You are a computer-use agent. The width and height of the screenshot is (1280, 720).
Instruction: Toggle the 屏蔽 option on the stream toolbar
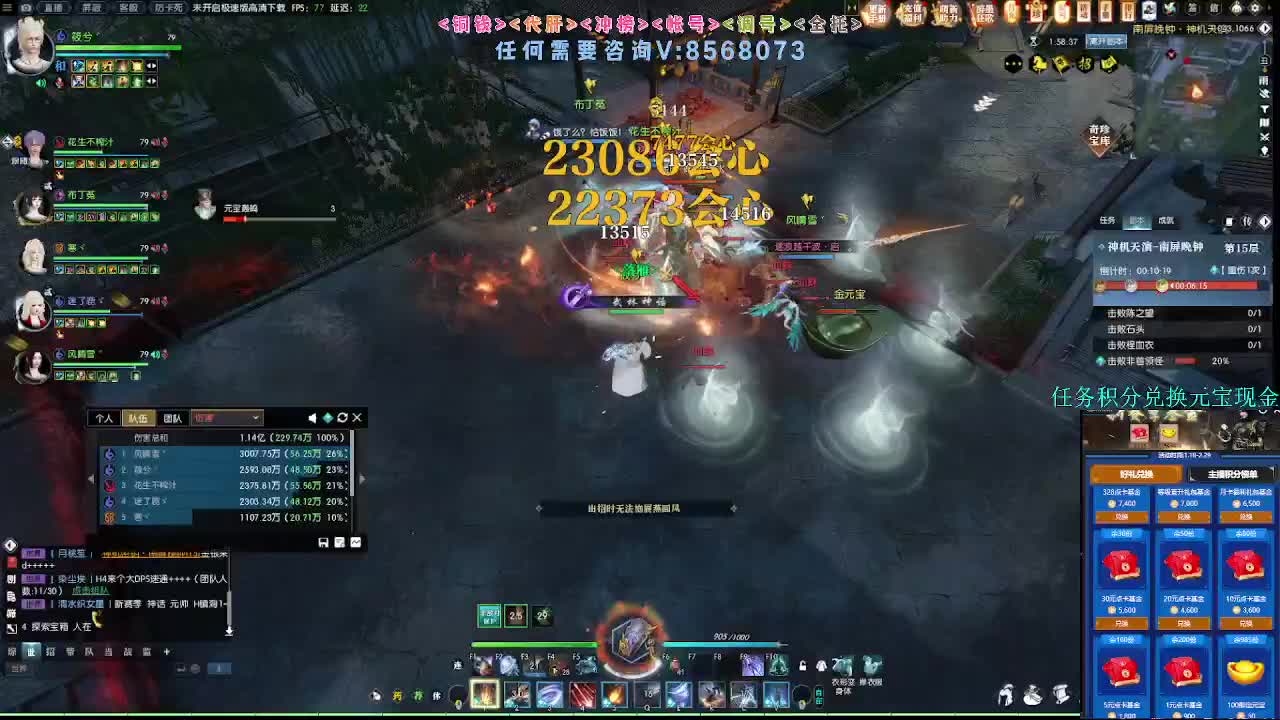[91, 8]
